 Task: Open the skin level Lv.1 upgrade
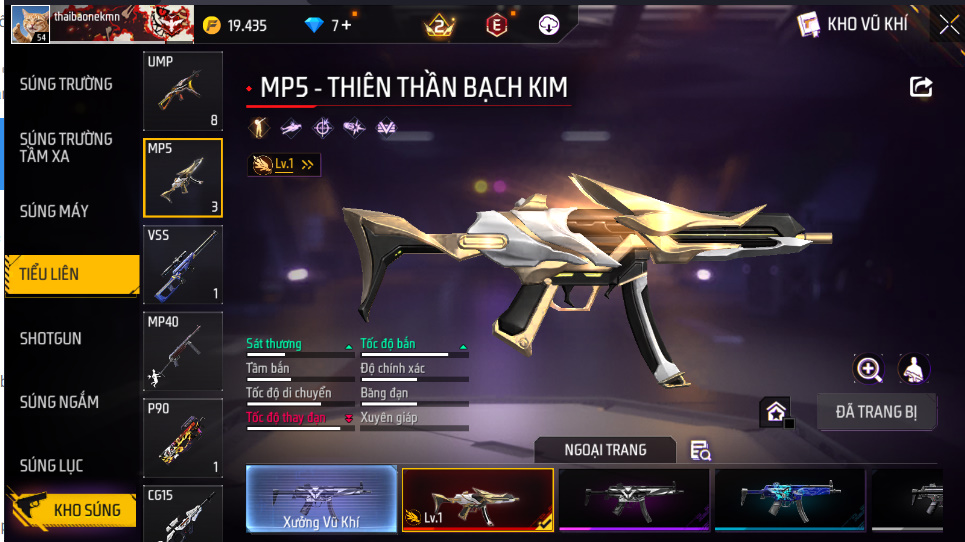point(285,164)
